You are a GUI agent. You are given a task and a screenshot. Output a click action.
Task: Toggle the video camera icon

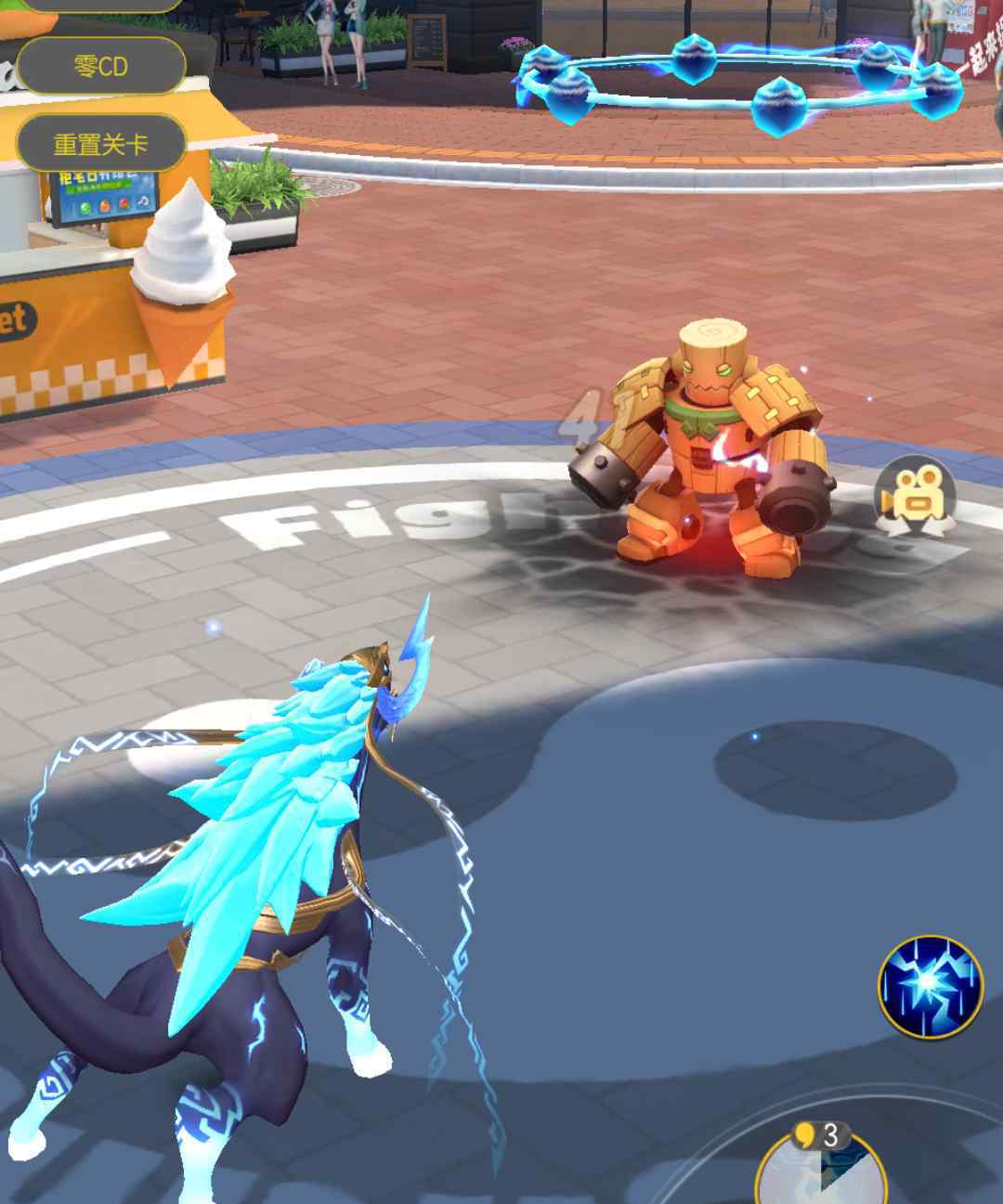tap(917, 498)
